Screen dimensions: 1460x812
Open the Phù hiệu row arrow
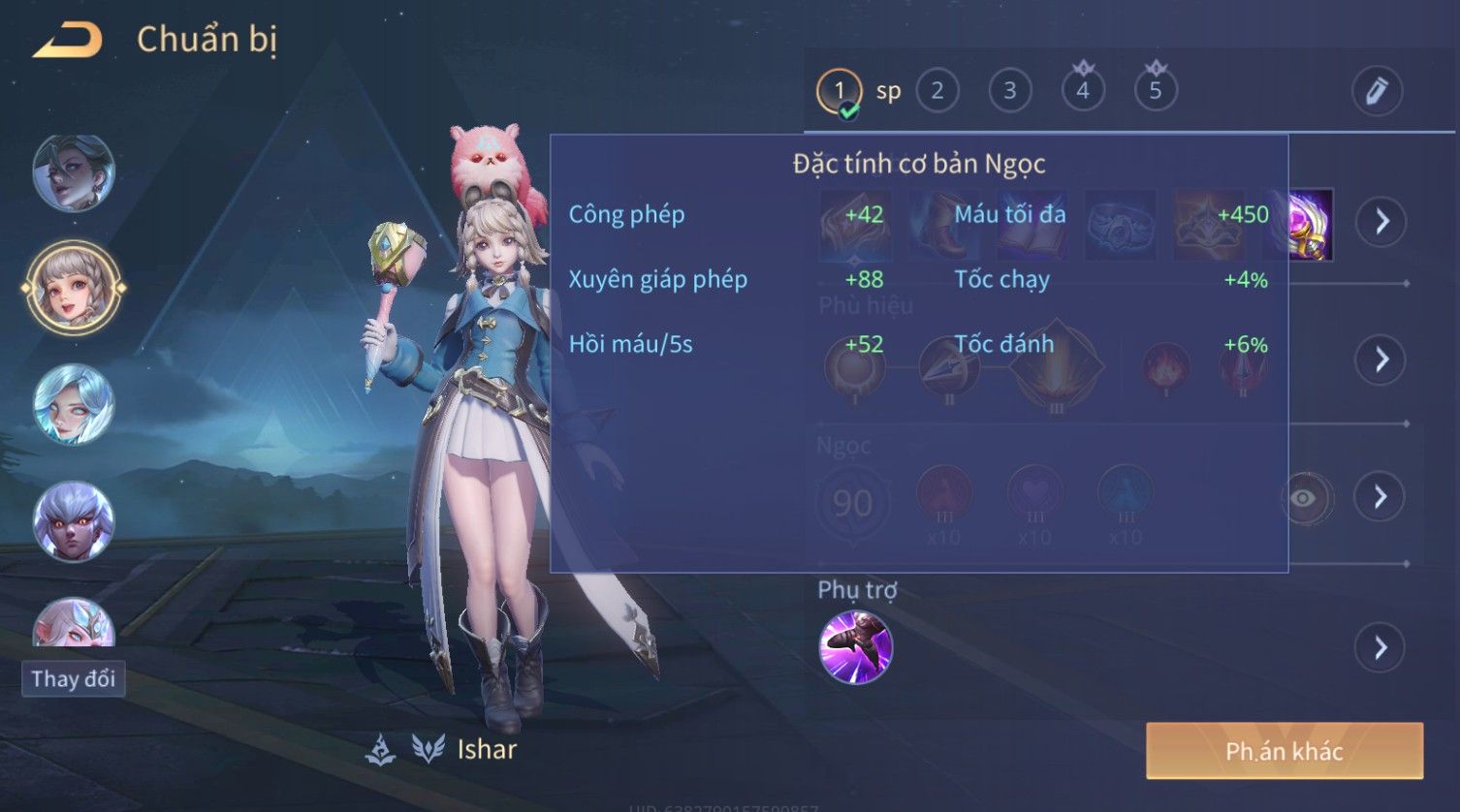pos(1381,359)
